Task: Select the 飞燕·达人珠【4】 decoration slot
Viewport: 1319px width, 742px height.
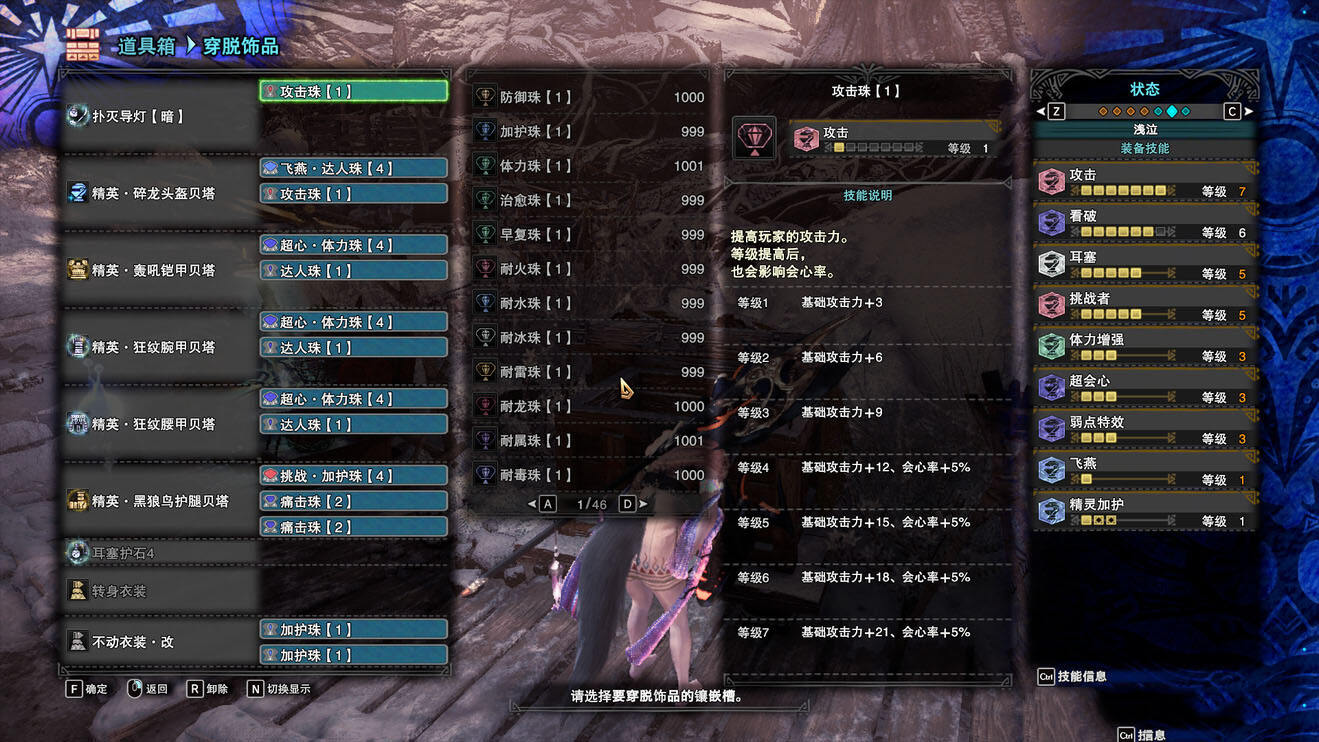Action: click(x=353, y=168)
